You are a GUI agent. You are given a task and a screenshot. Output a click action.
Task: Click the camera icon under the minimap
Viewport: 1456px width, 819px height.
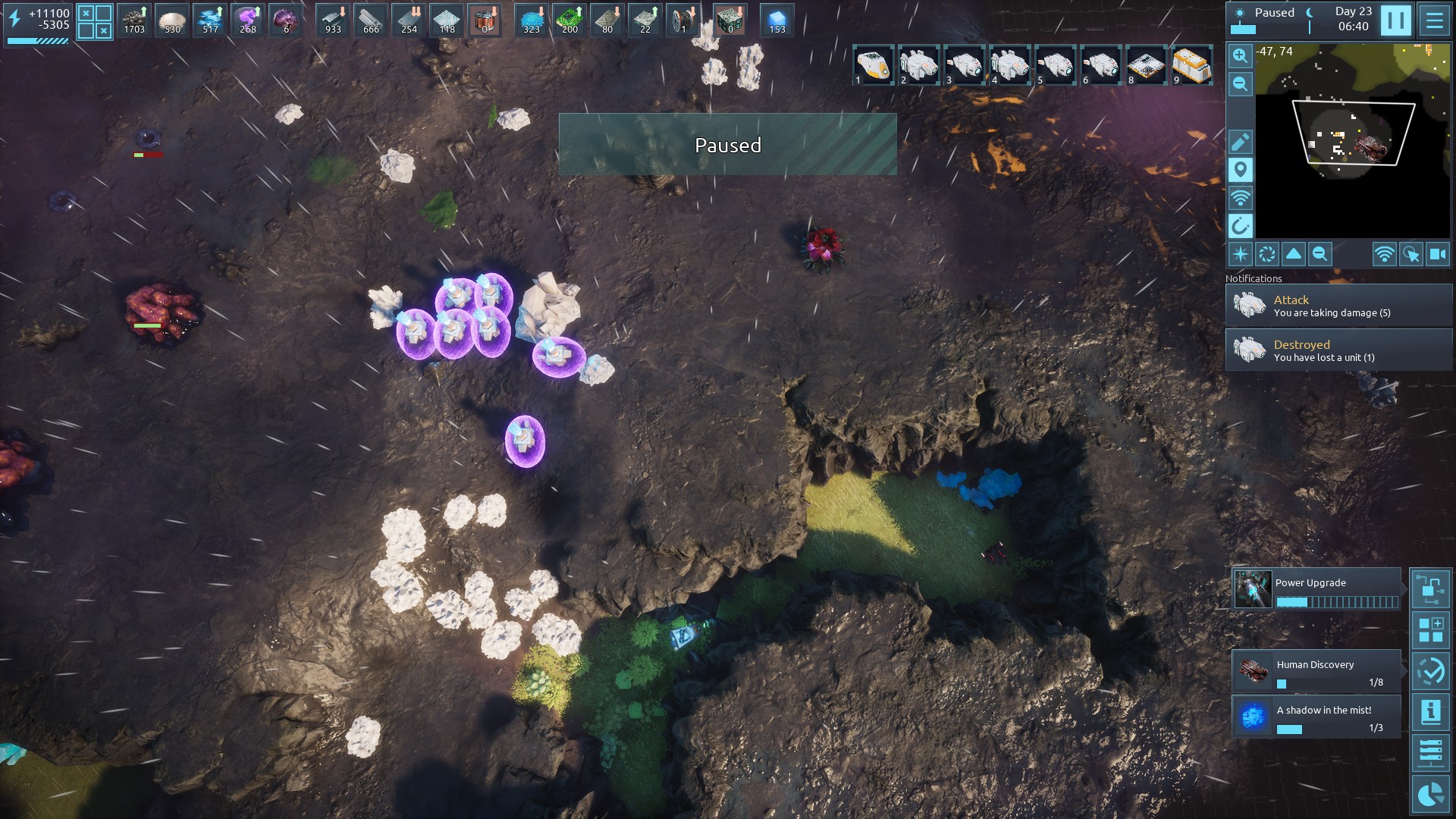(x=1438, y=254)
